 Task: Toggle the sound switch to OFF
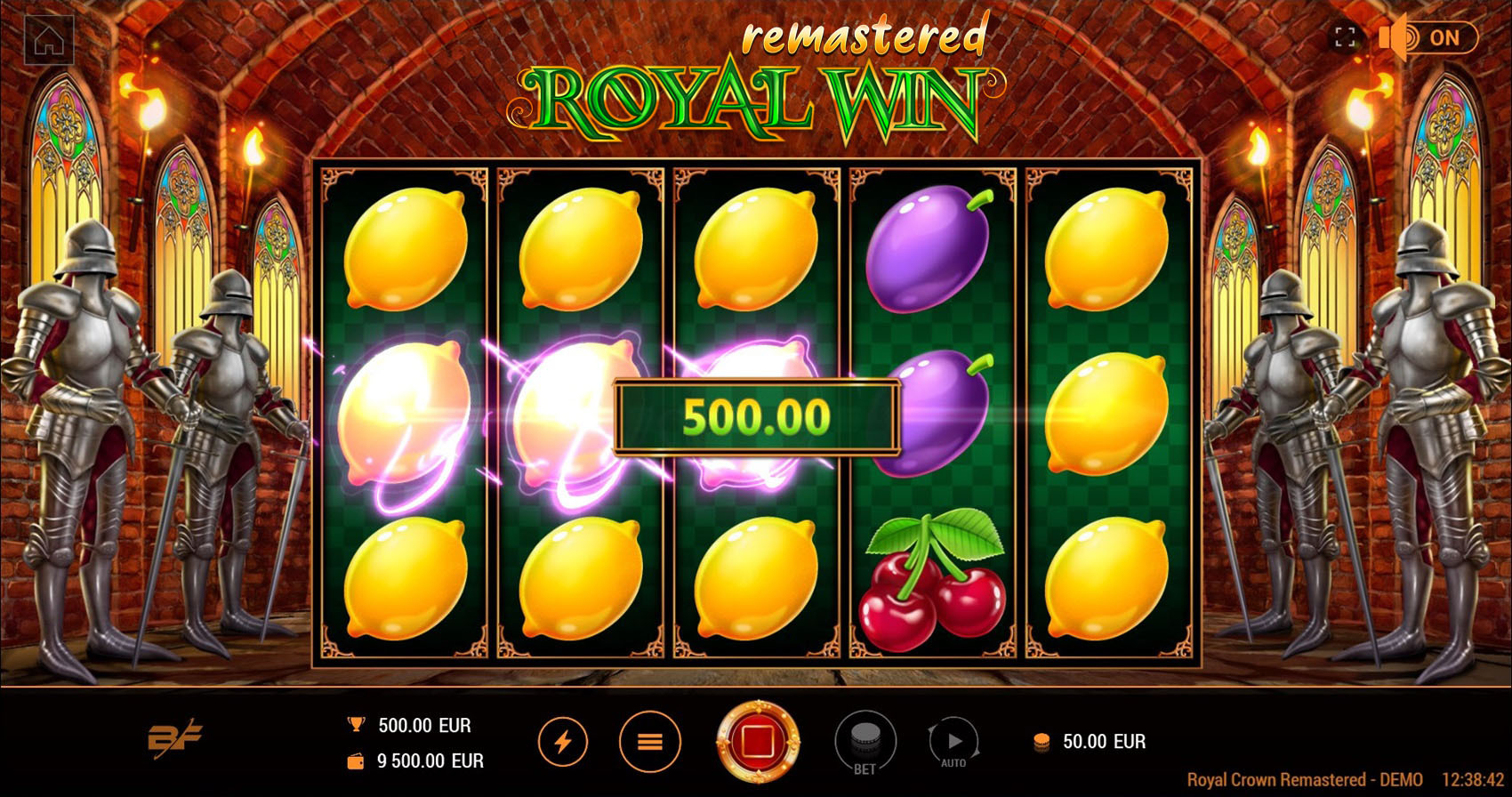pyautogui.click(x=1440, y=37)
